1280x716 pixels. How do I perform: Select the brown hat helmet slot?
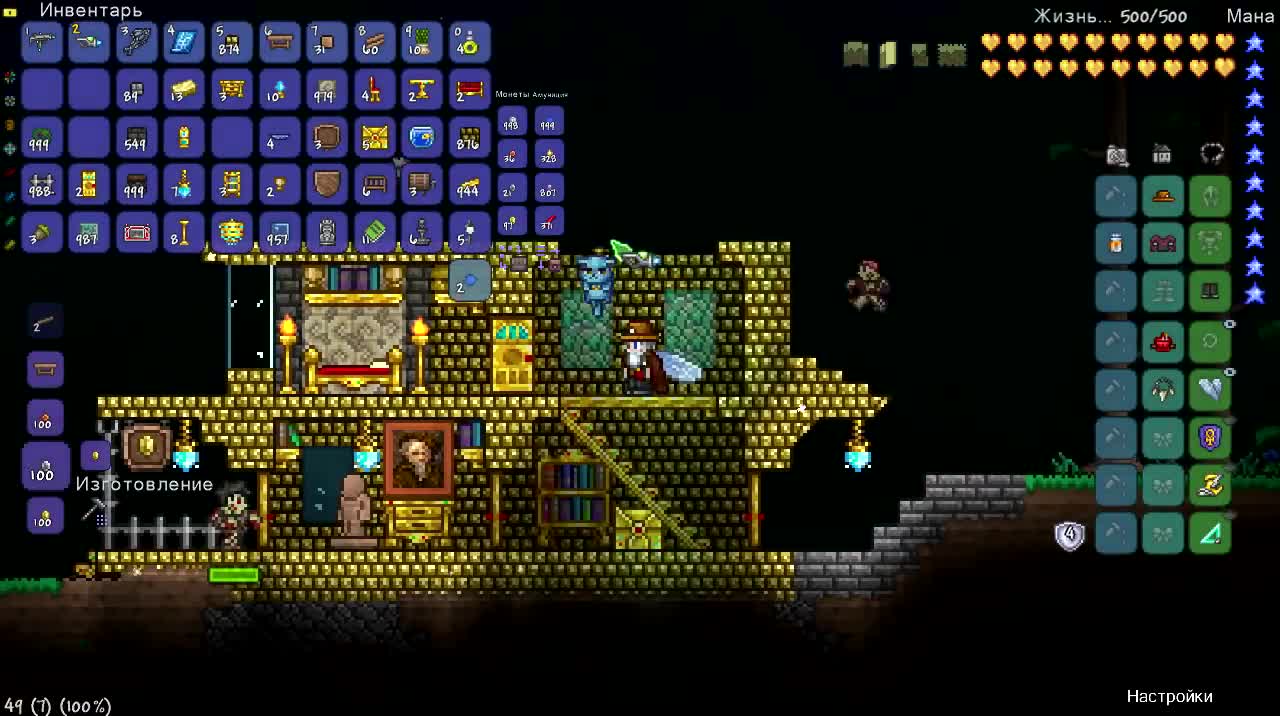1163,196
